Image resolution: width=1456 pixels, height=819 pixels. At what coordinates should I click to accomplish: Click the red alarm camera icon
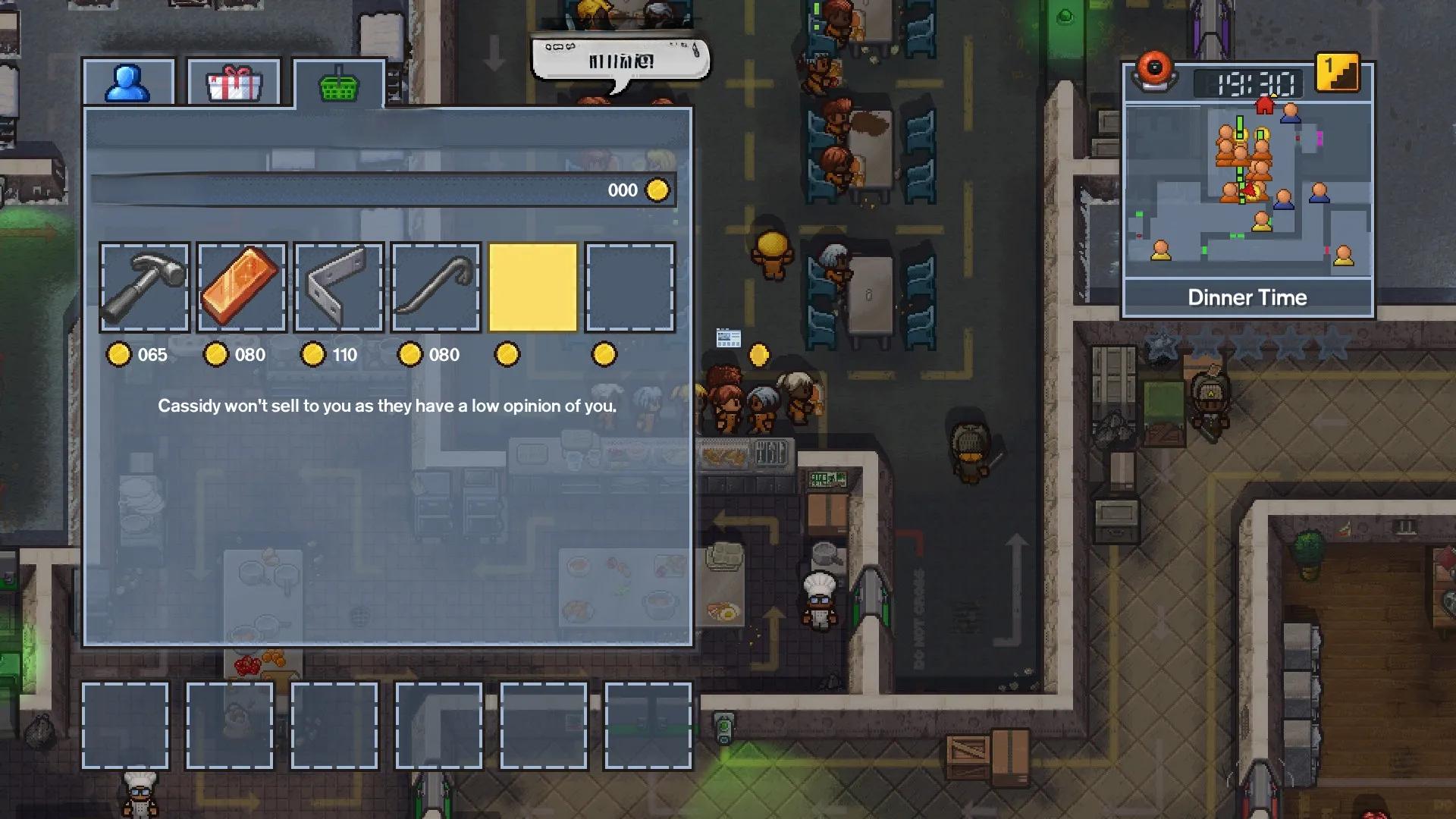(1154, 71)
